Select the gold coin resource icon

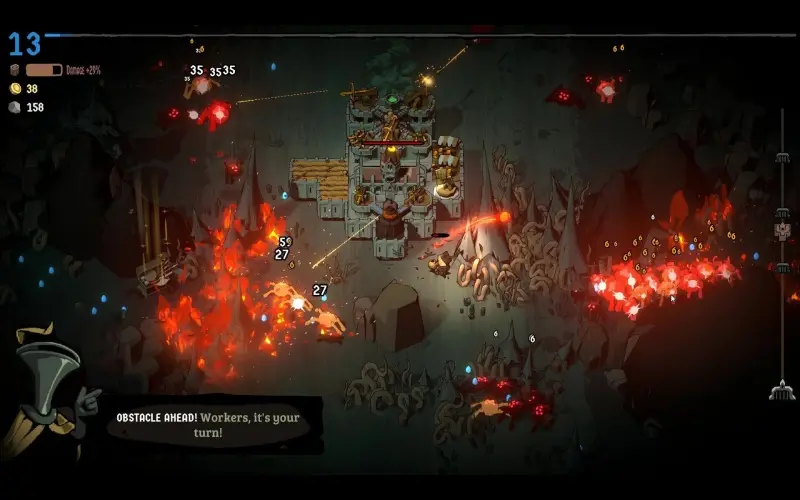click(15, 89)
